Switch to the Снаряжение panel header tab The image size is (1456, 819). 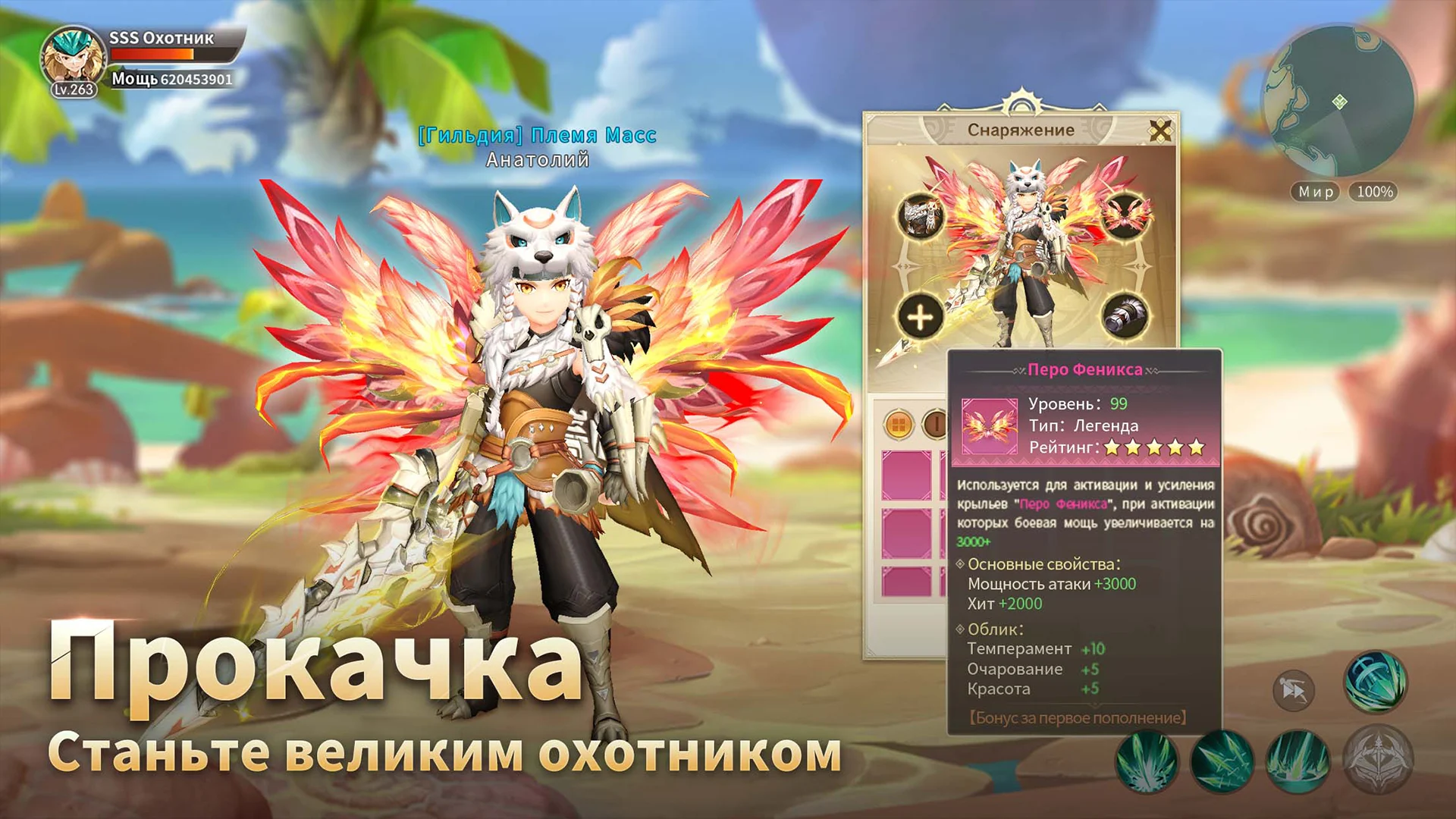pyautogui.click(x=1021, y=127)
